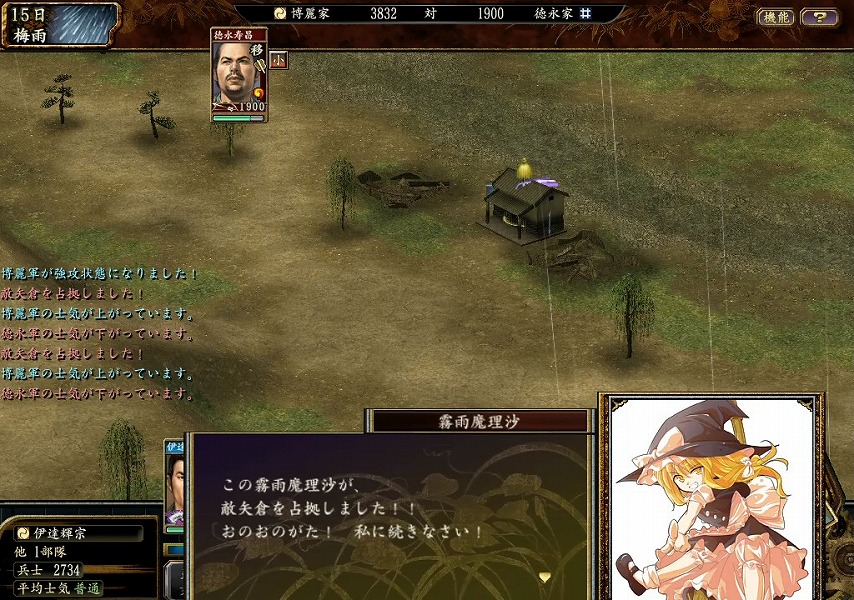Toggle the small 小 button beside the unit card
854x600 pixels.
[x=278, y=60]
